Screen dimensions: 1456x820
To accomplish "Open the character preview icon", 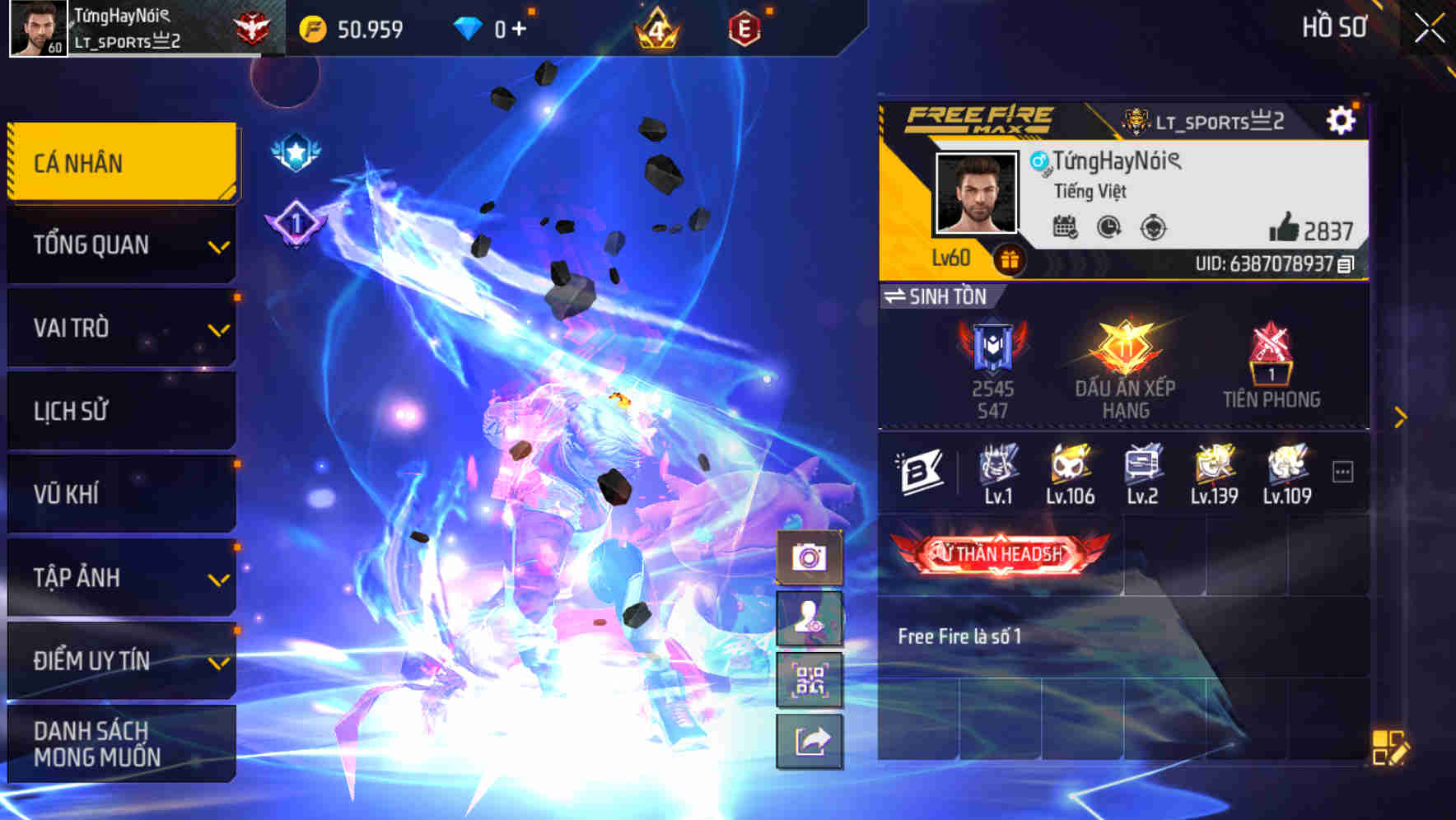I will coord(809,619).
